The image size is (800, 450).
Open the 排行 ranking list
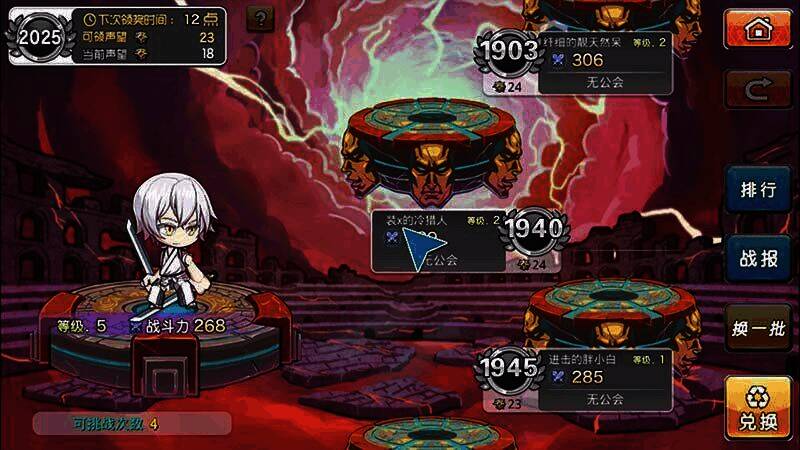click(758, 191)
